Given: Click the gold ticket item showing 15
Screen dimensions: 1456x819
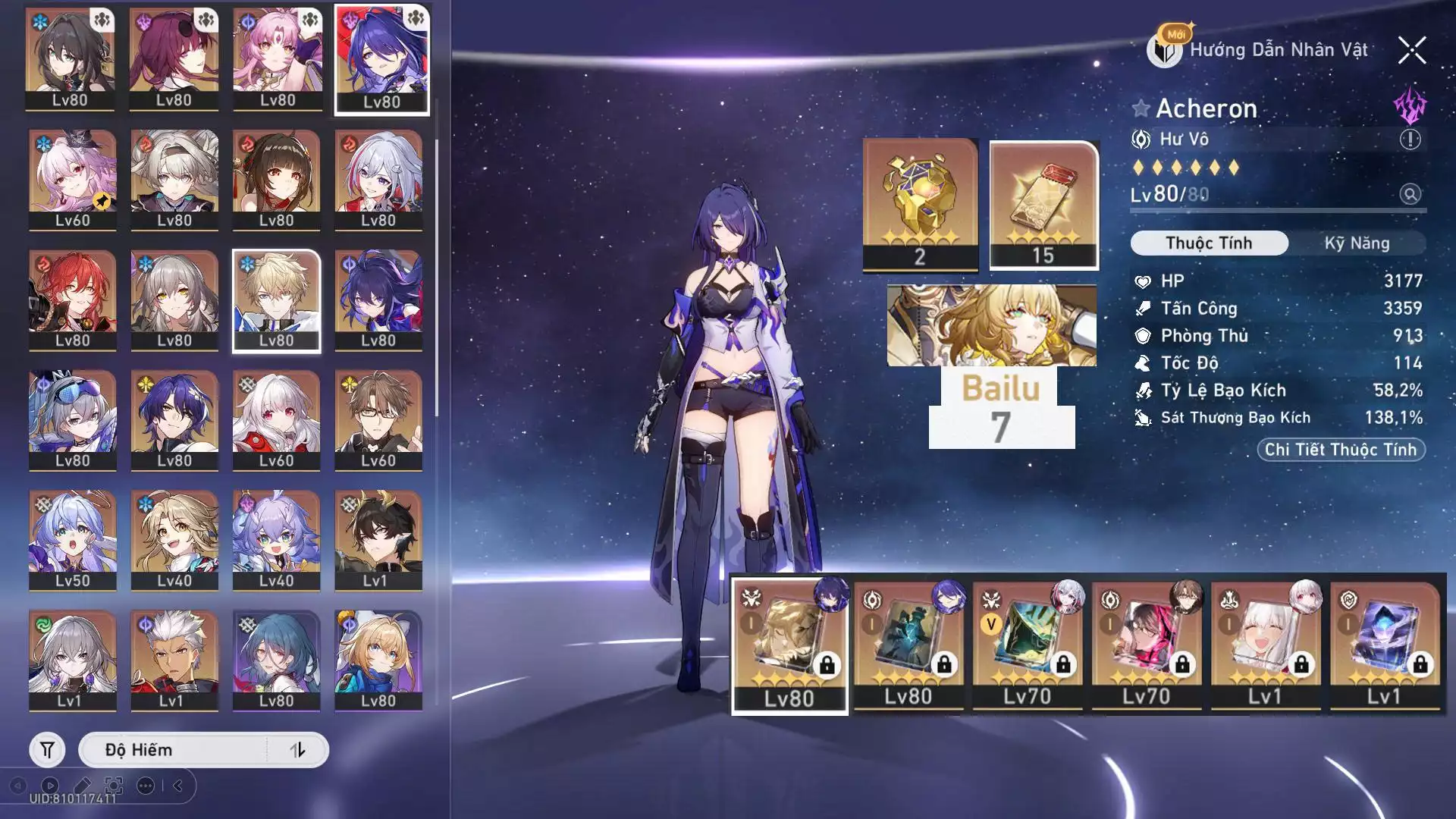Looking at the screenshot, I should 1043,205.
